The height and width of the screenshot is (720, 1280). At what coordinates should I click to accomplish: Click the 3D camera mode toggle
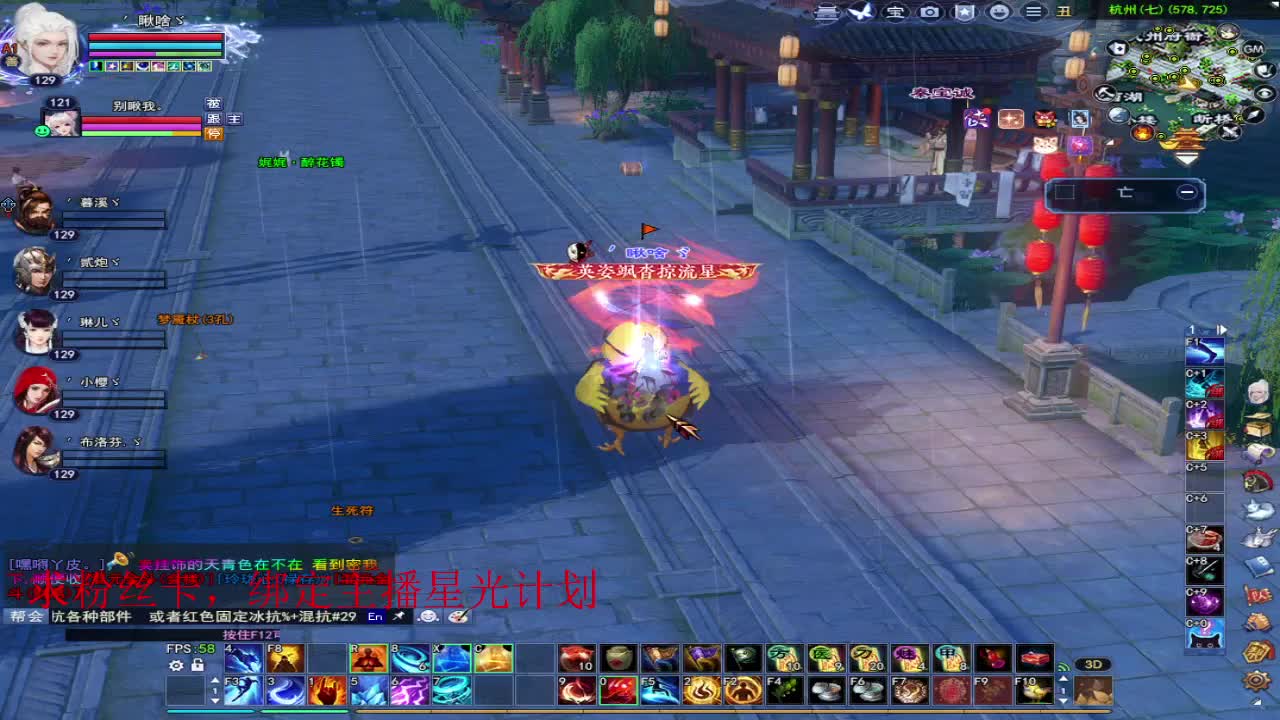click(x=1094, y=663)
